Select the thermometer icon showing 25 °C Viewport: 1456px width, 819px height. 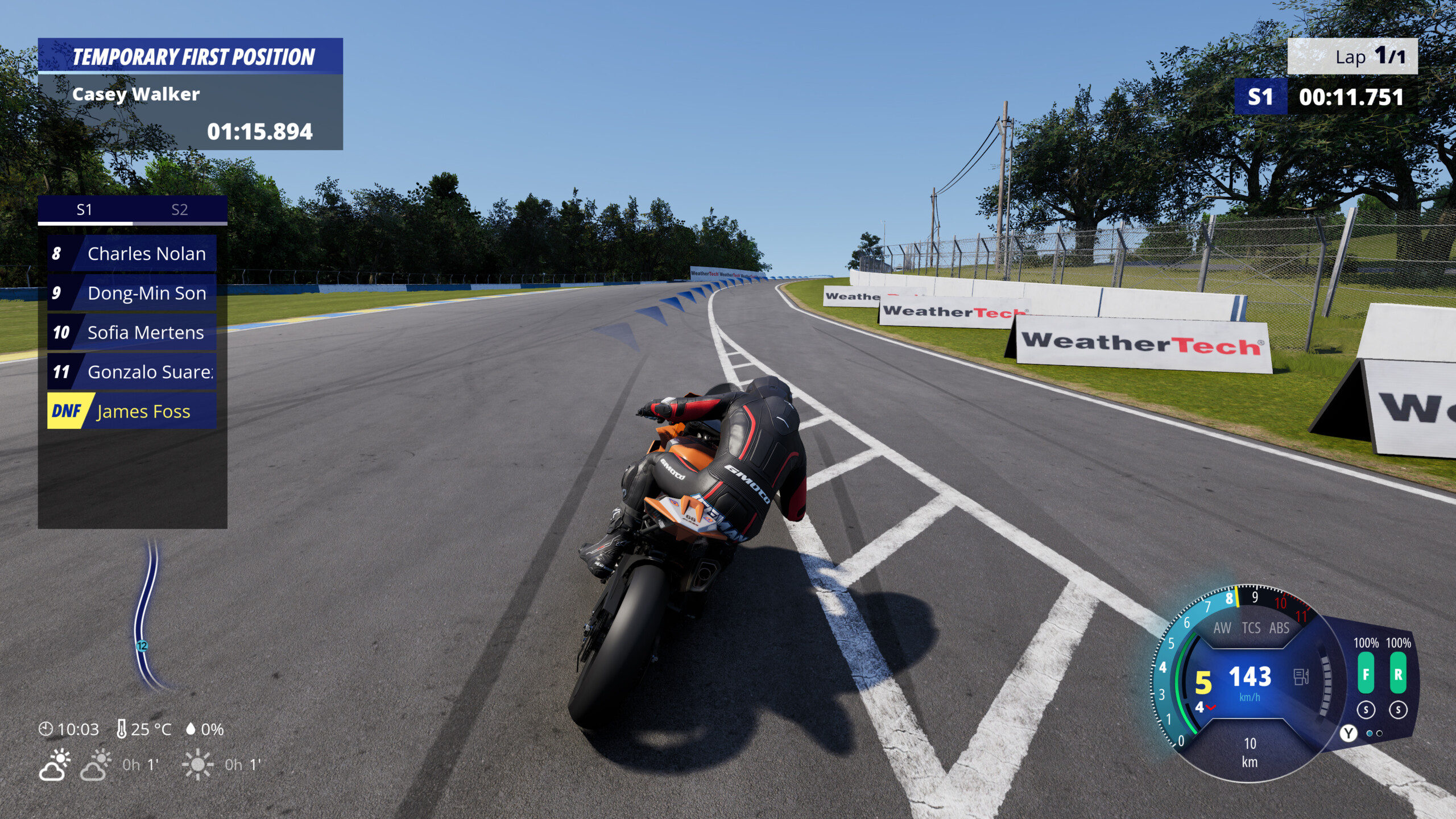(122, 730)
